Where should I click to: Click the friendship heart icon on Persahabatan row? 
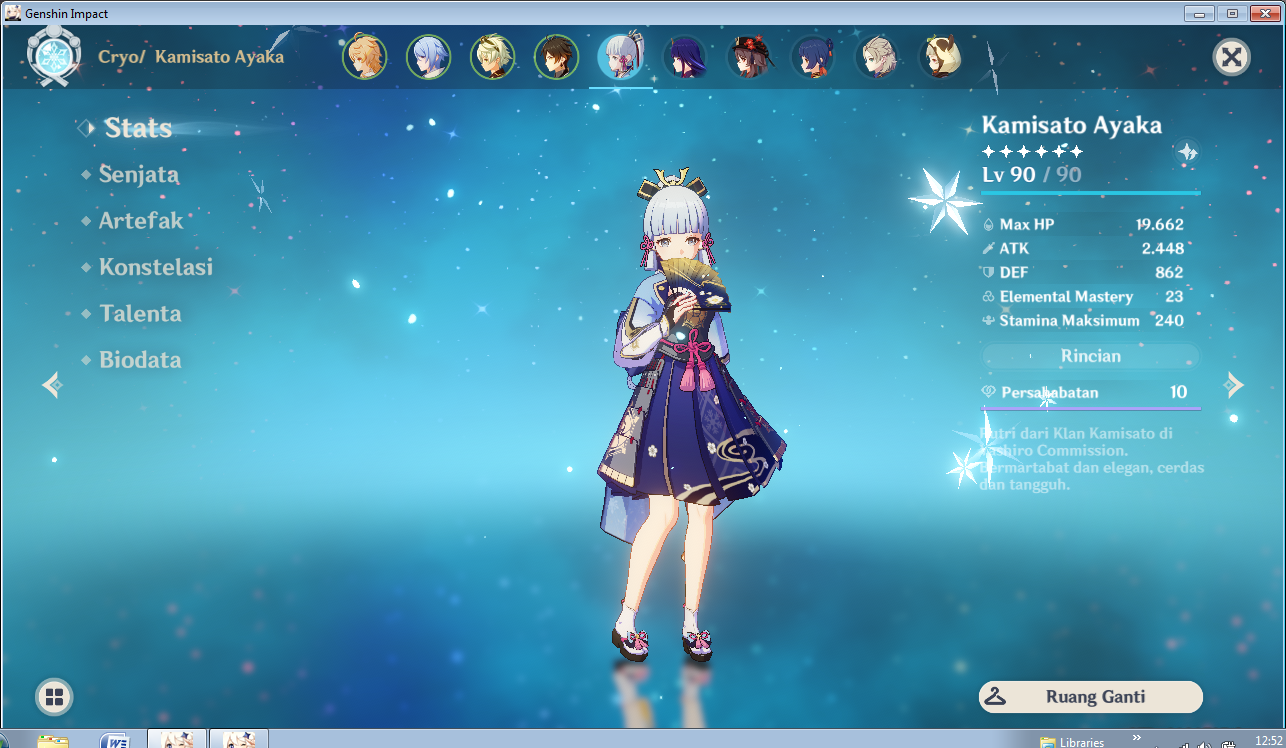click(x=989, y=393)
